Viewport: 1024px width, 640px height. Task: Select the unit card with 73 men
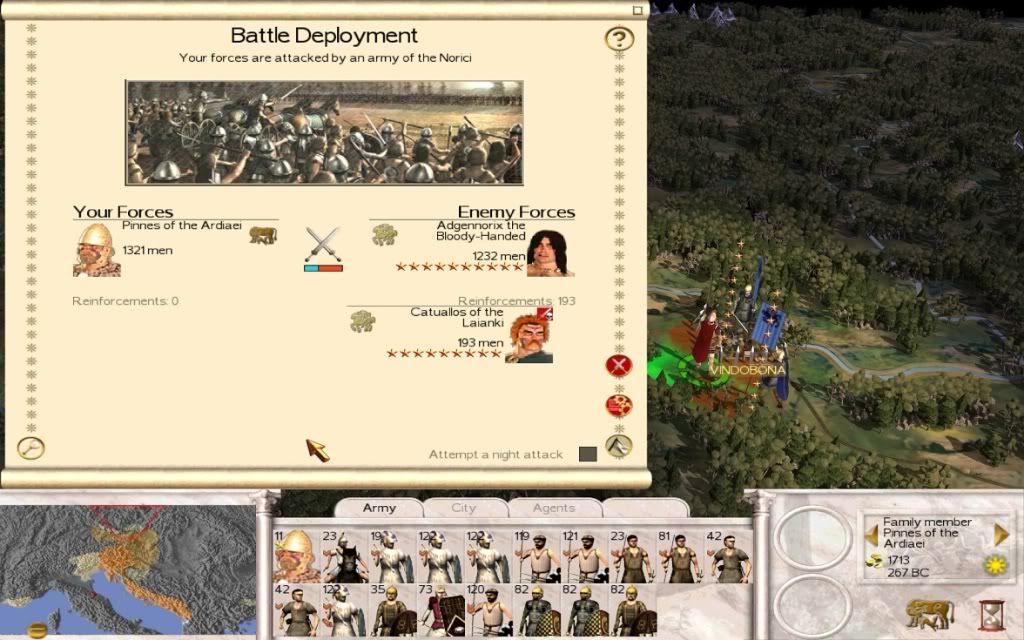pos(441,610)
